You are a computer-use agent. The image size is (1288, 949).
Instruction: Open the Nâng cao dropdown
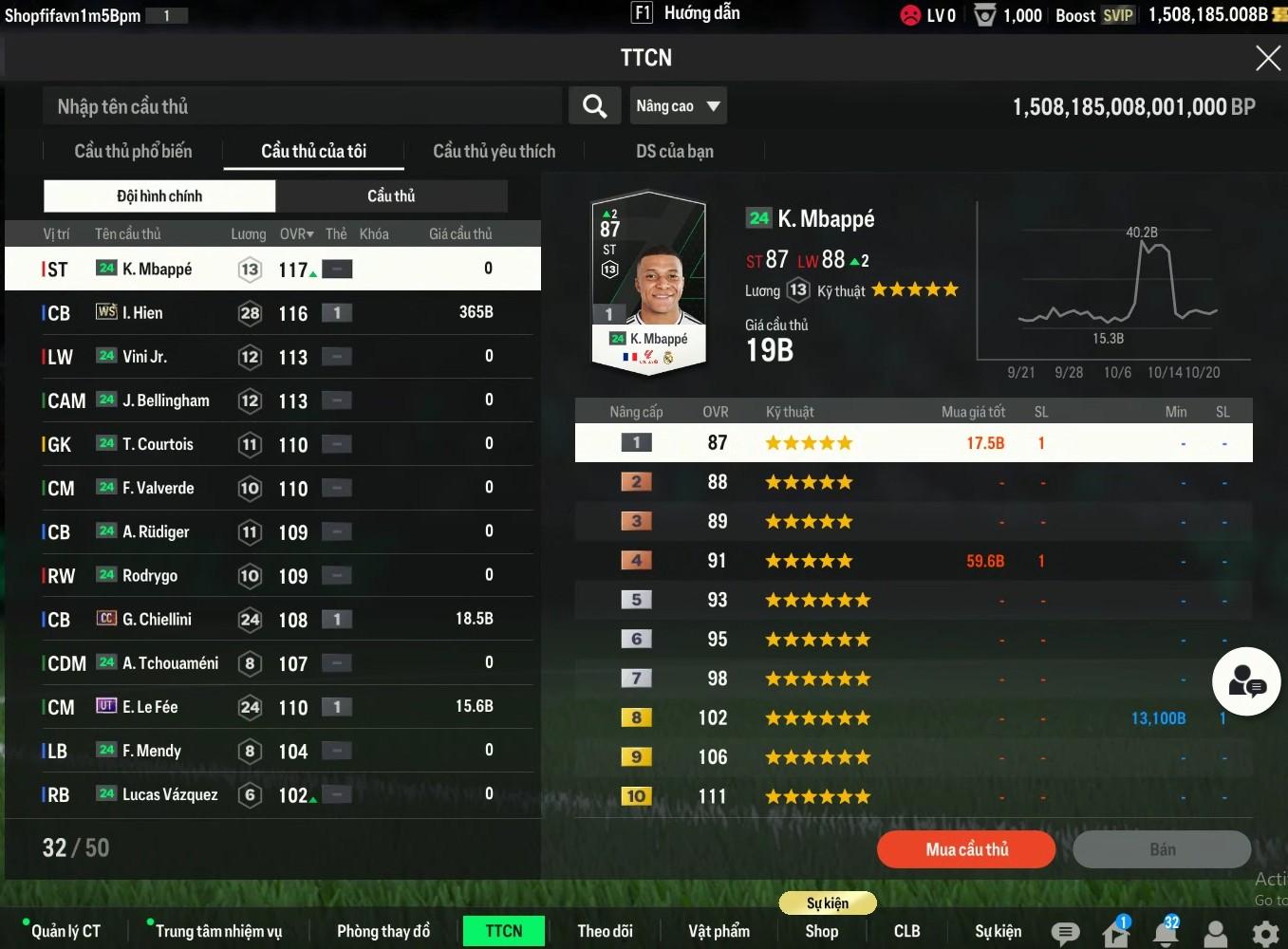pos(678,106)
